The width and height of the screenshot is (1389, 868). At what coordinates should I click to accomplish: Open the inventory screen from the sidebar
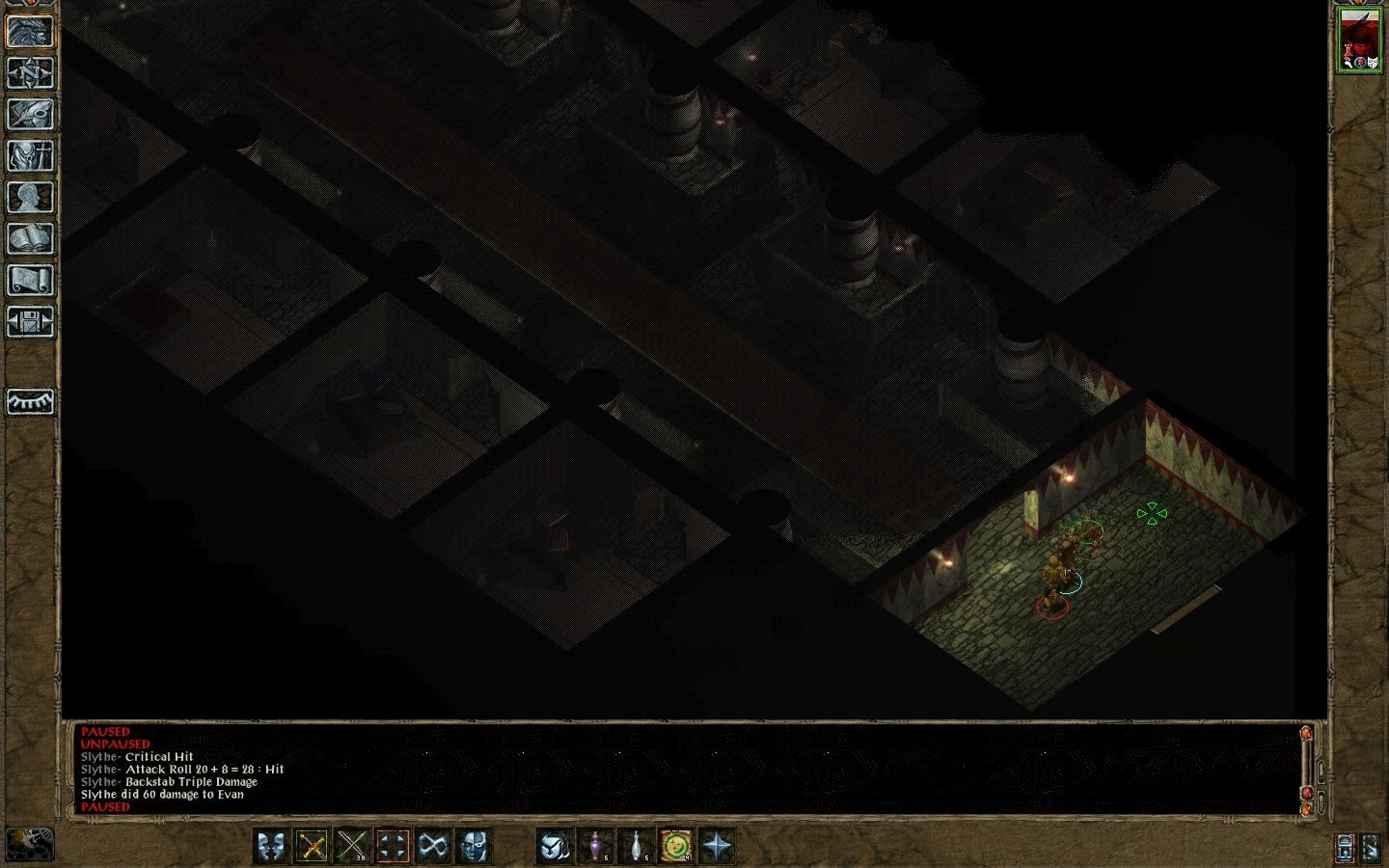click(x=30, y=156)
